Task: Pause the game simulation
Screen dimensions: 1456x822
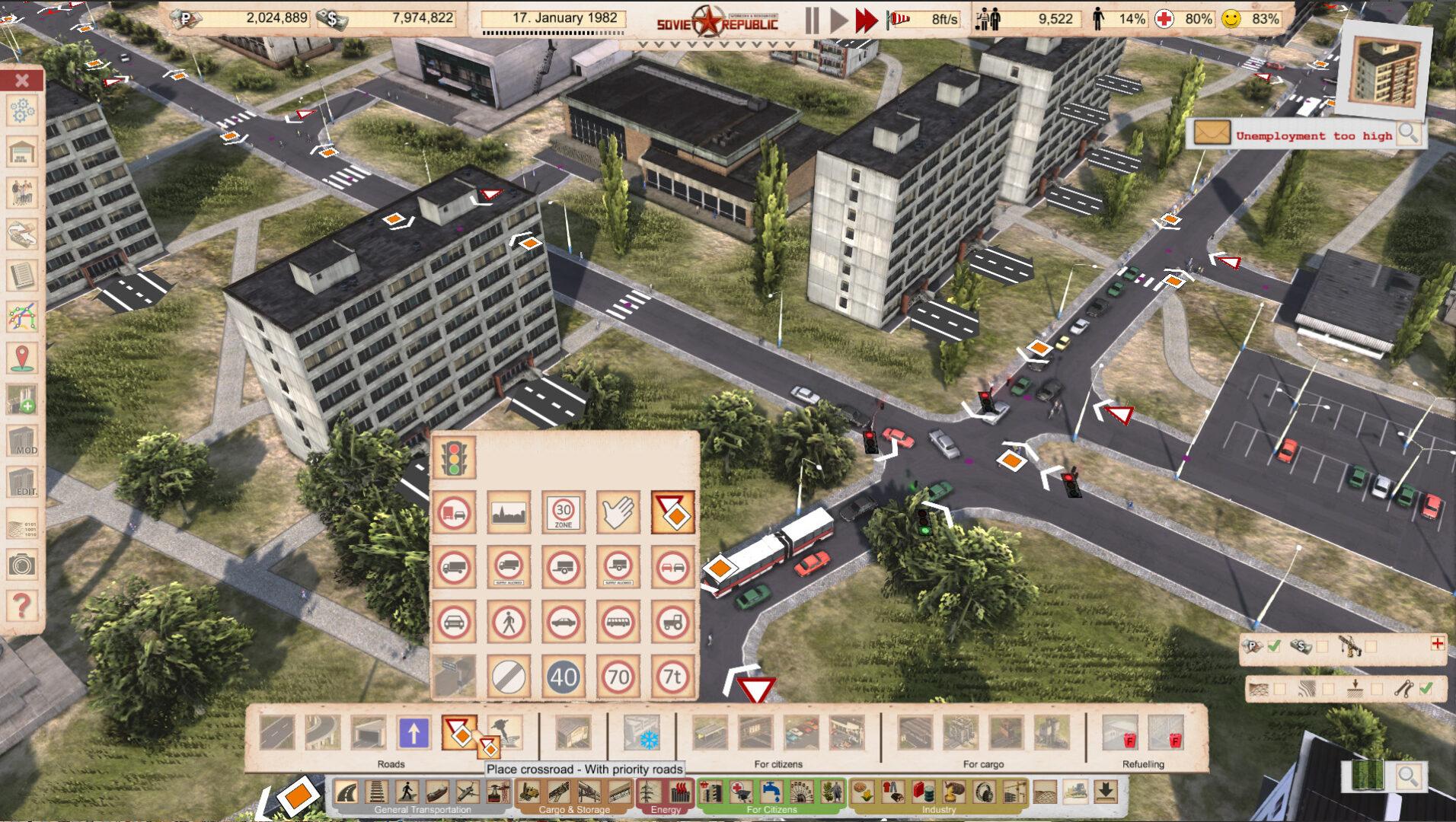Action: pos(812,21)
